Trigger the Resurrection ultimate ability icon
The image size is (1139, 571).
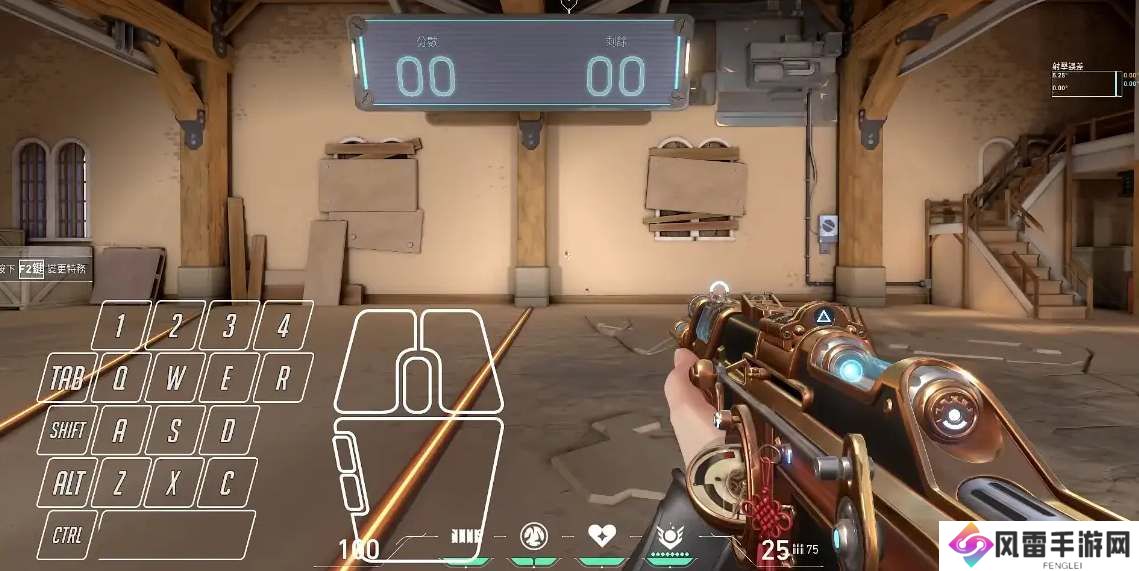pos(667,536)
